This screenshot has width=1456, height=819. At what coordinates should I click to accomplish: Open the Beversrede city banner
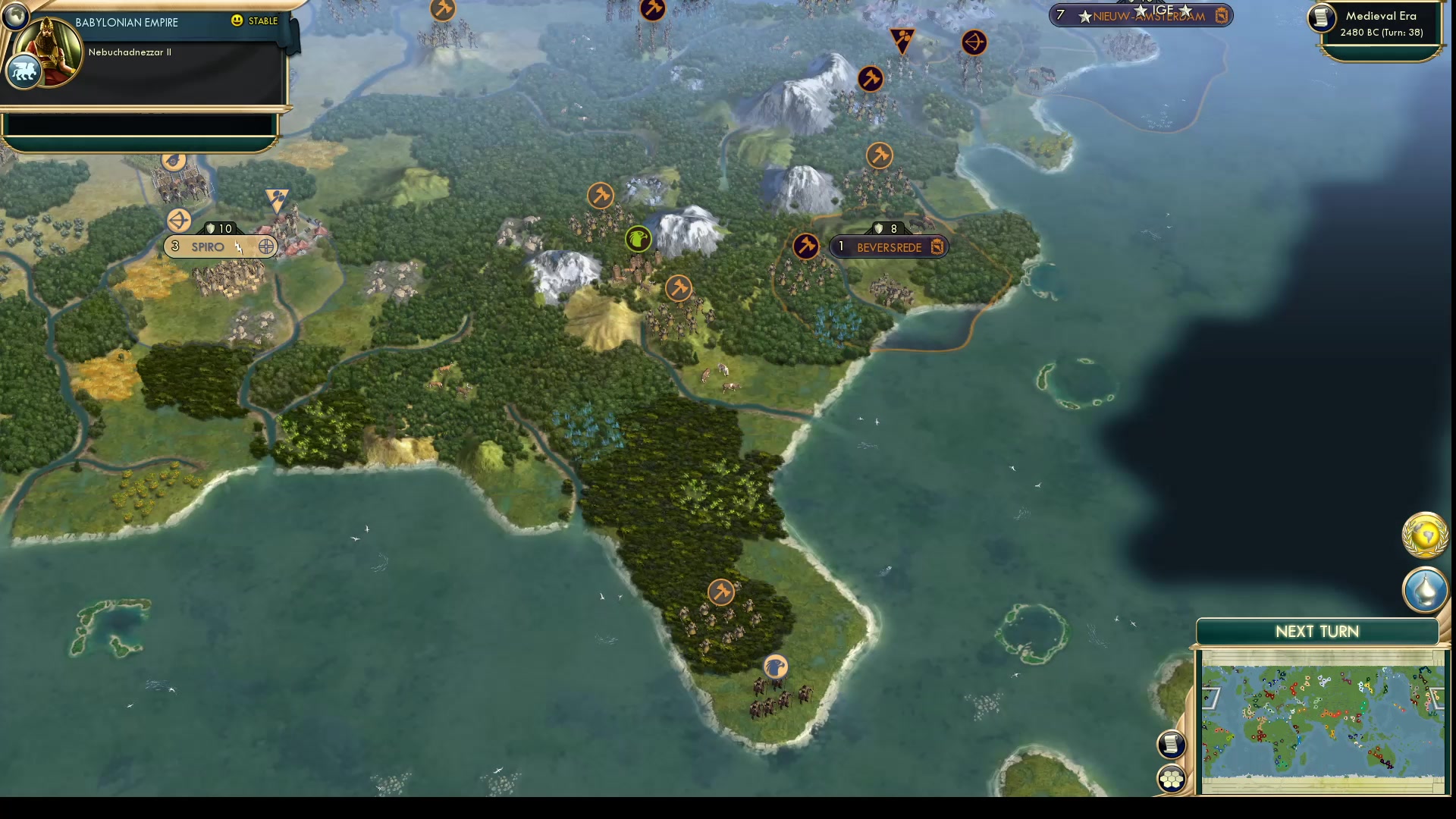889,247
